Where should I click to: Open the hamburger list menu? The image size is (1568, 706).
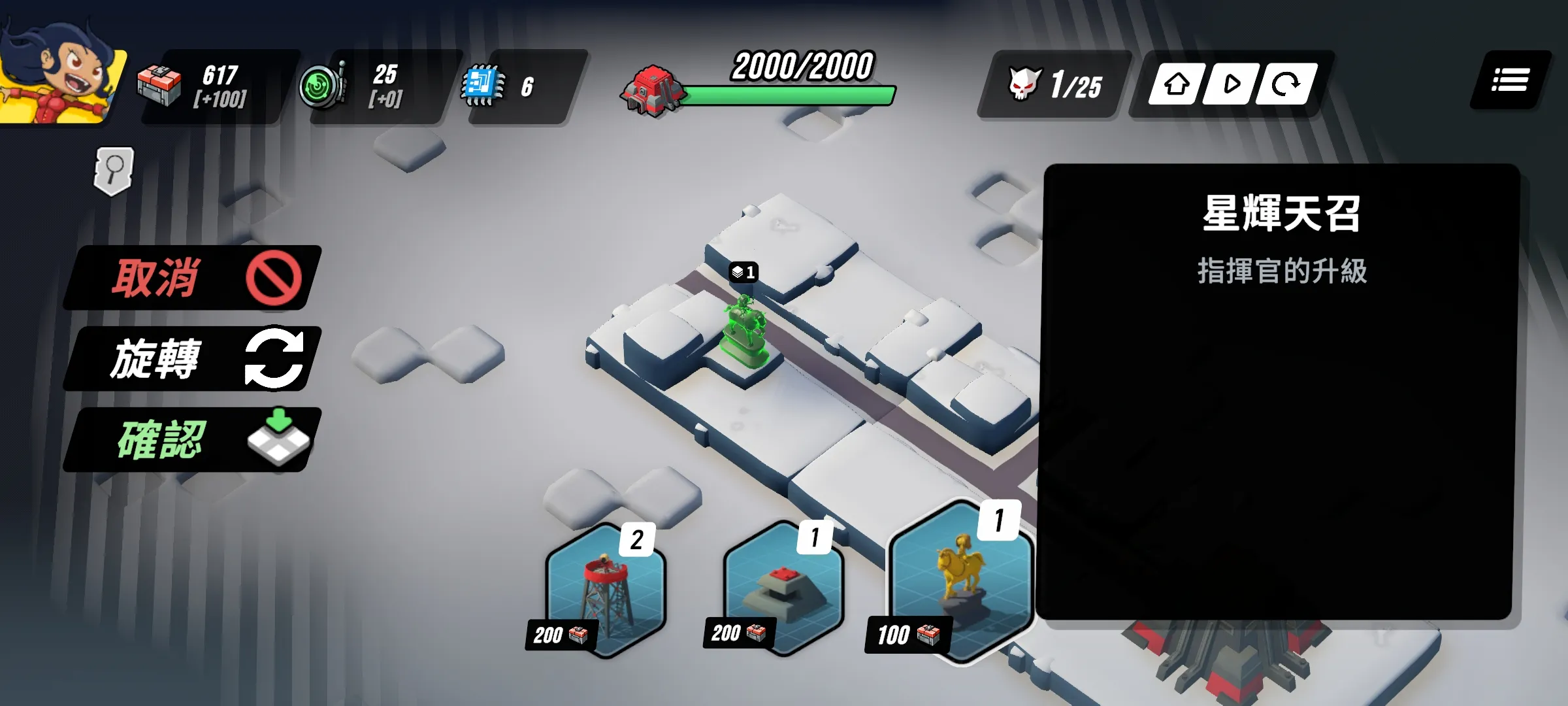[1510, 81]
